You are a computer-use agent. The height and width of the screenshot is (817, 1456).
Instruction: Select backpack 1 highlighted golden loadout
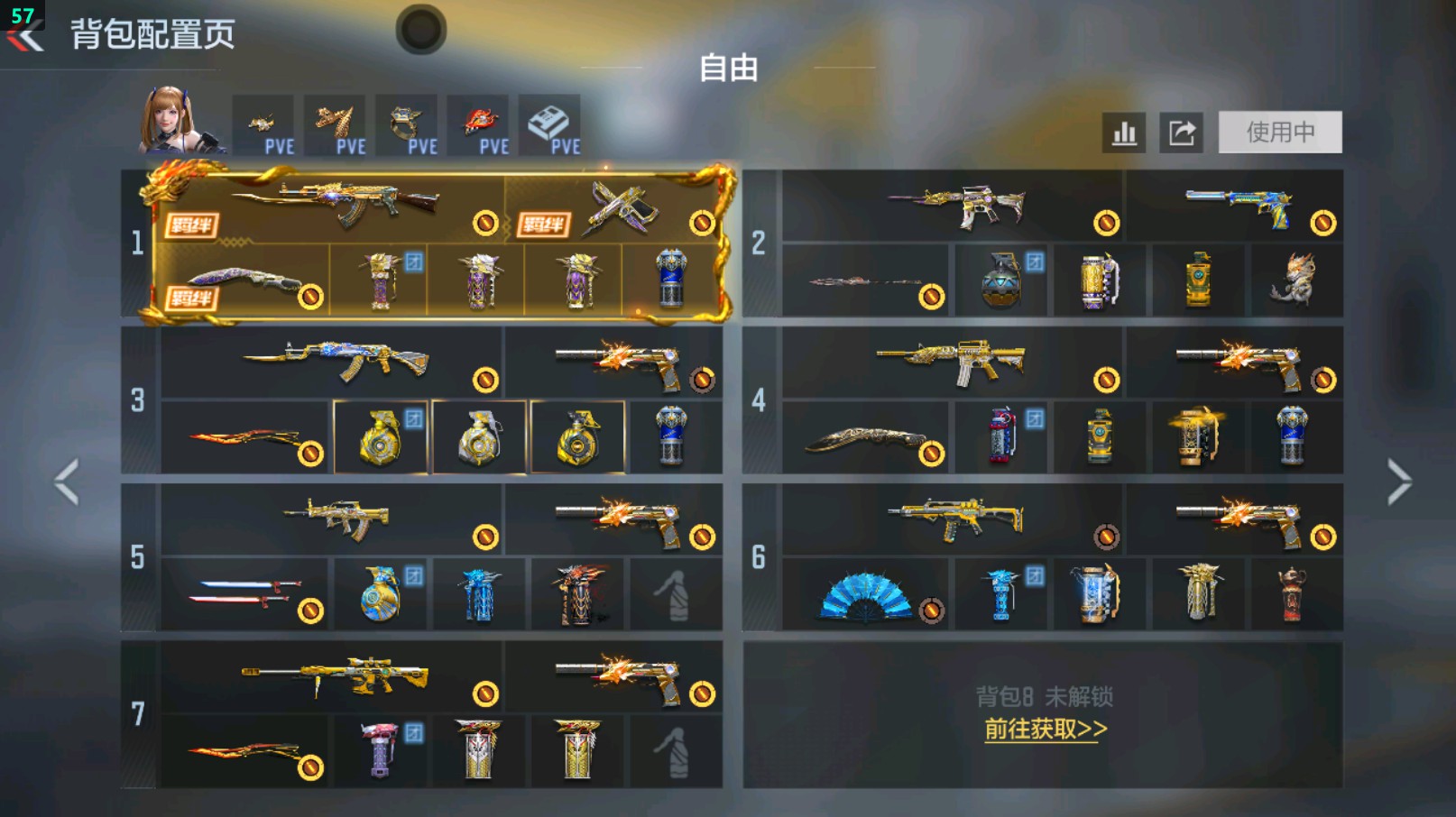tap(433, 243)
